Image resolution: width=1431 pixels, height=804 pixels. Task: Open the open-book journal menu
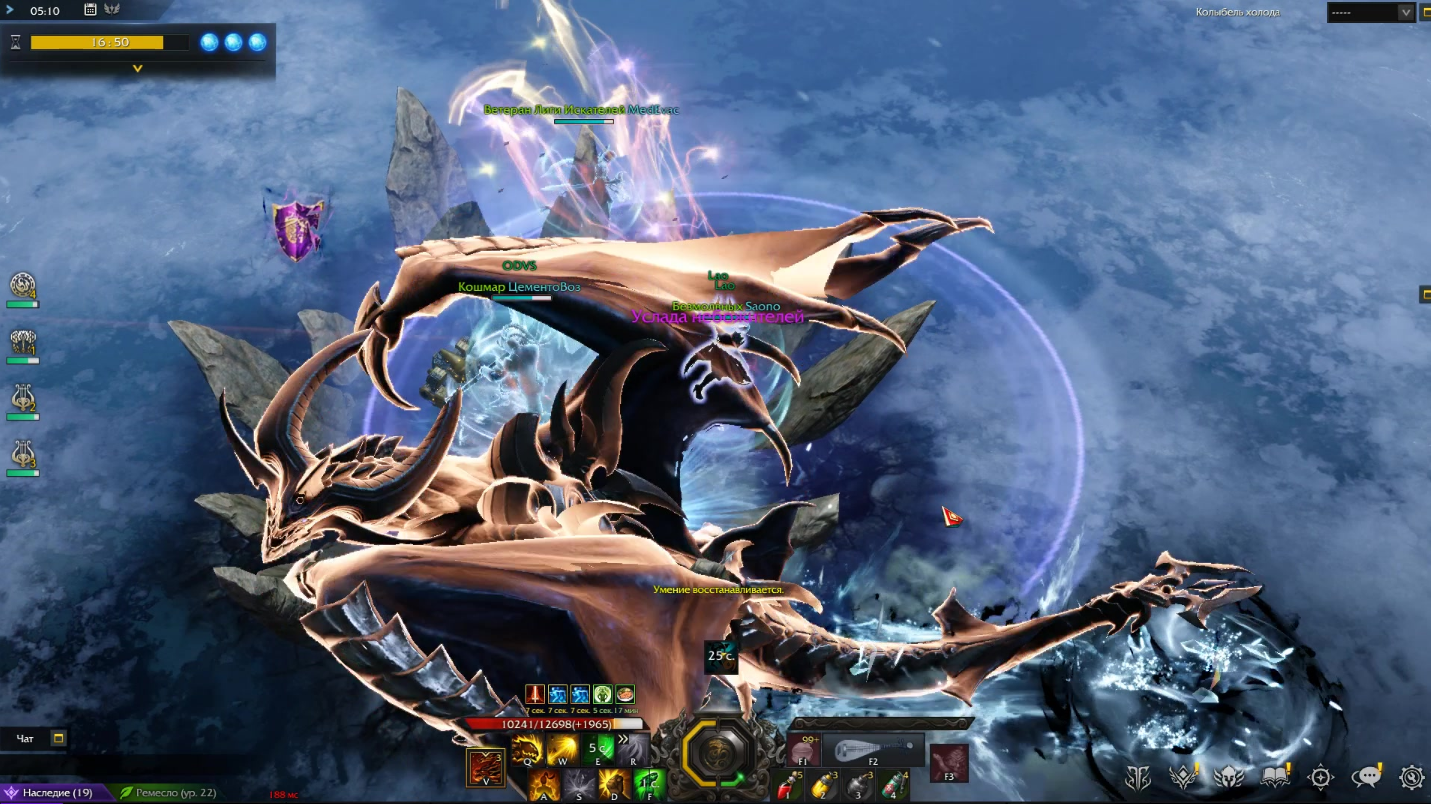[x=1275, y=777]
